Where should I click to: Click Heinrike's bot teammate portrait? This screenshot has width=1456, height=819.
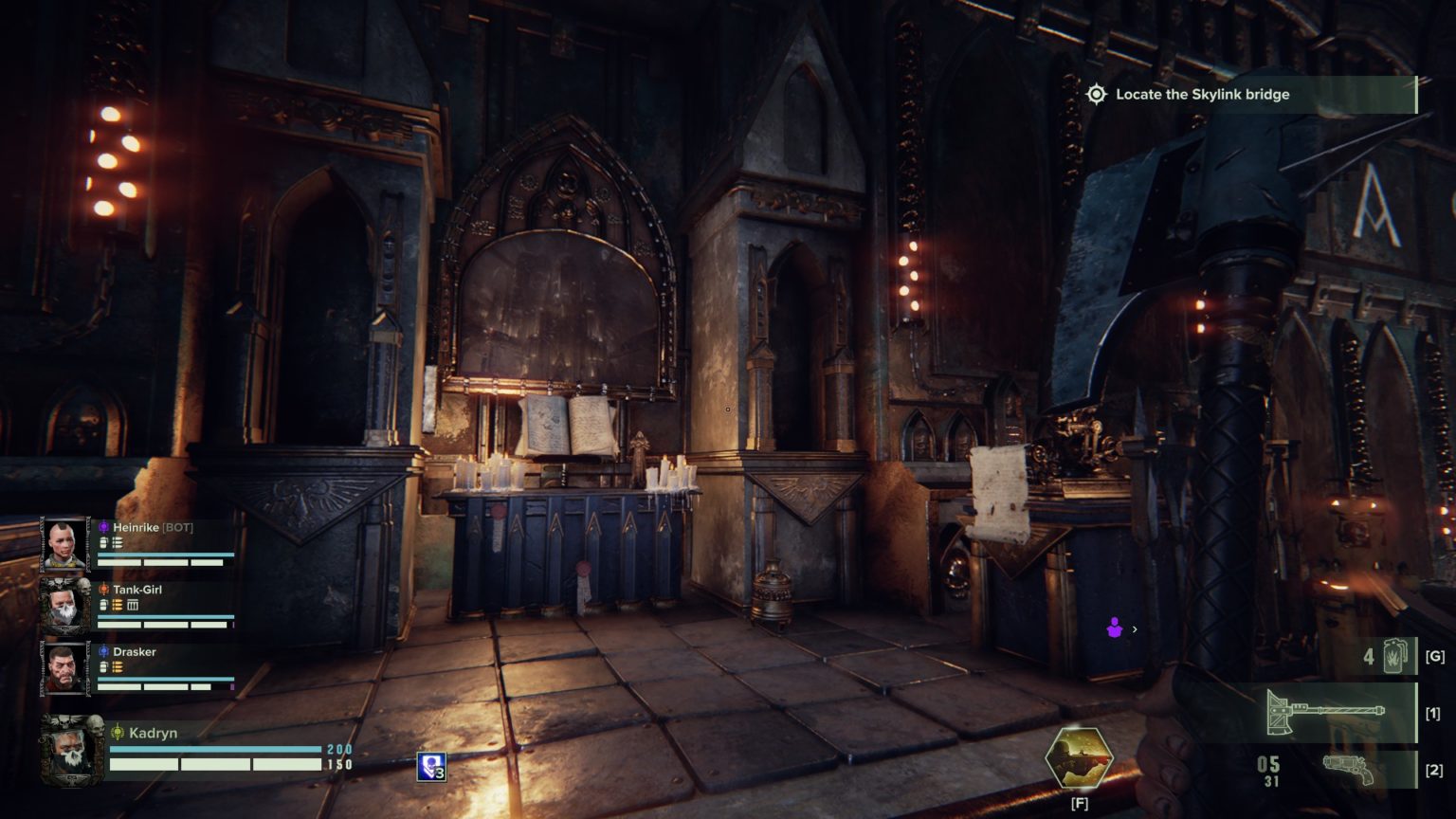coord(65,544)
